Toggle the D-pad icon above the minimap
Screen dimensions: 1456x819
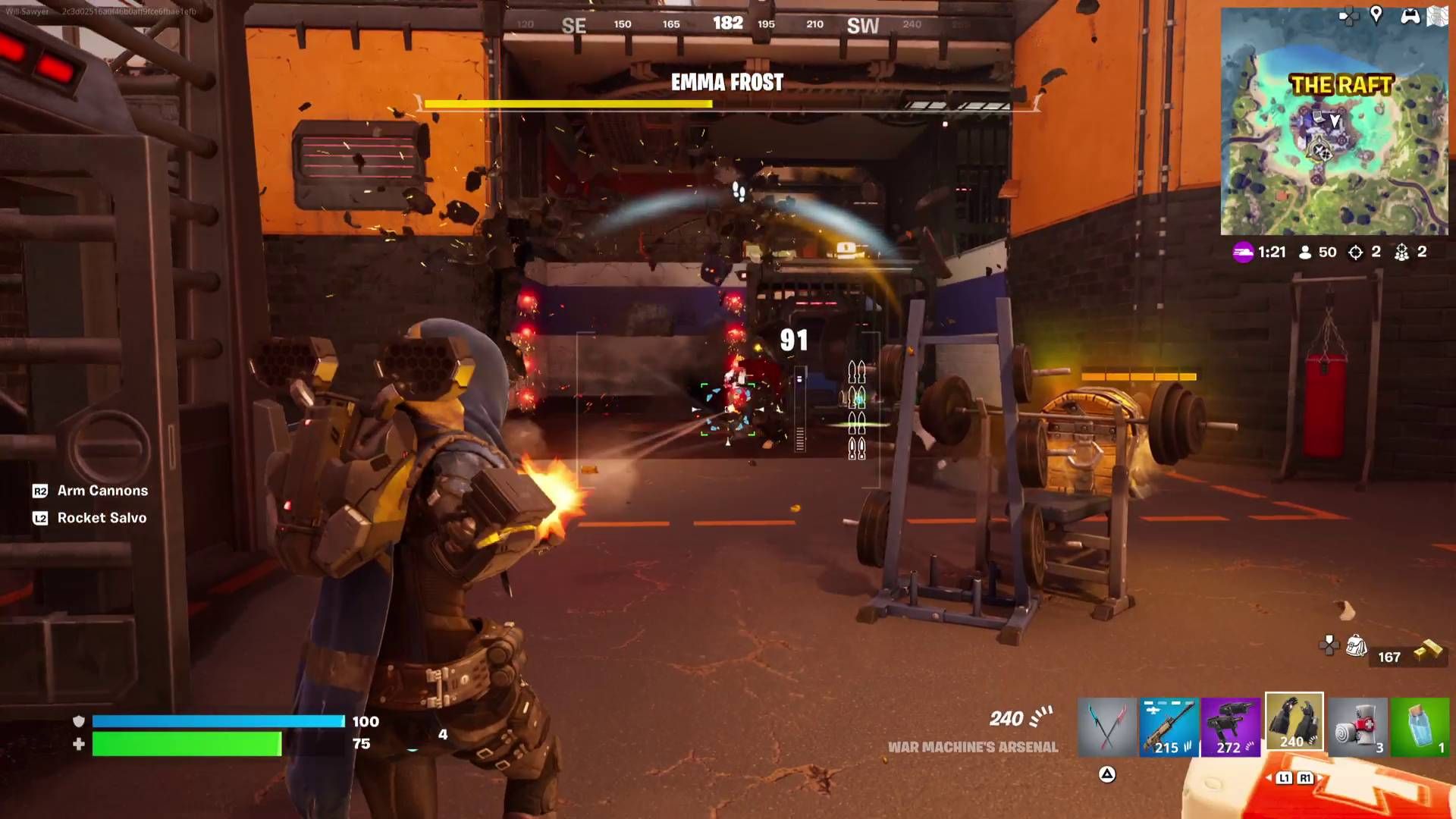(1346, 14)
